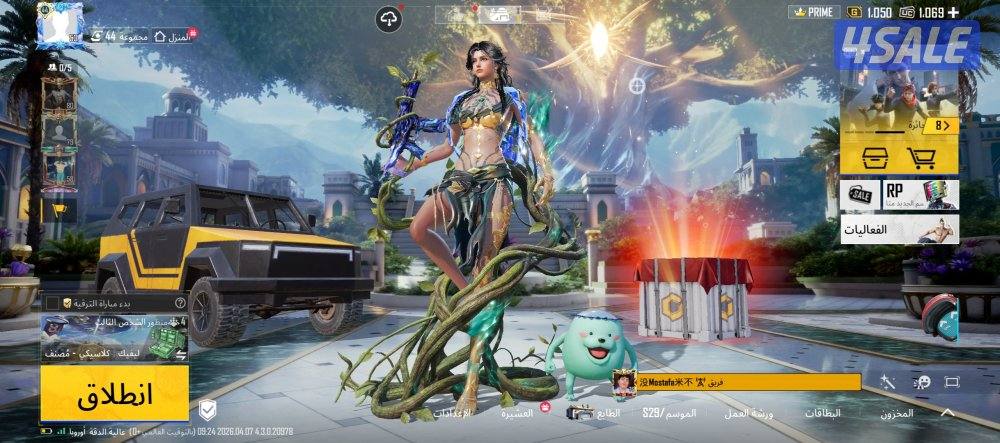Open the game mode selection panel

115,338
